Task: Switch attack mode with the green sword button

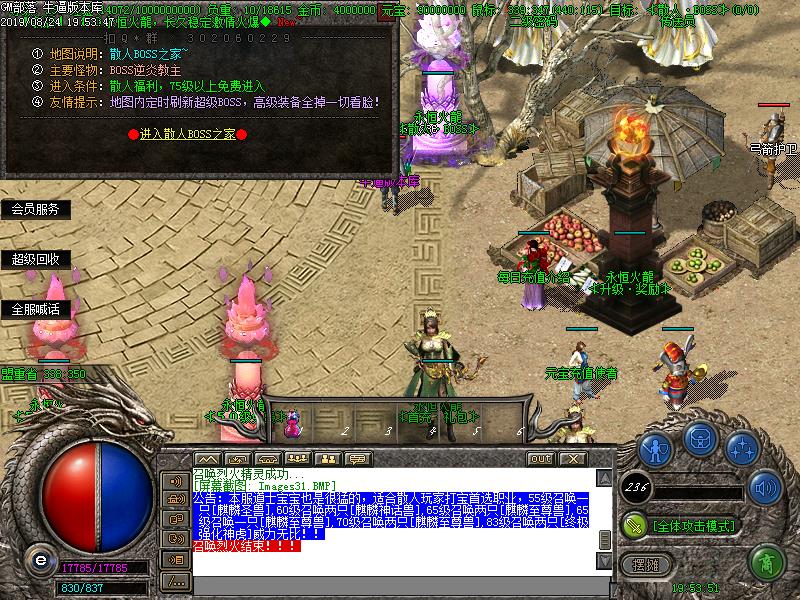Action: [634, 524]
